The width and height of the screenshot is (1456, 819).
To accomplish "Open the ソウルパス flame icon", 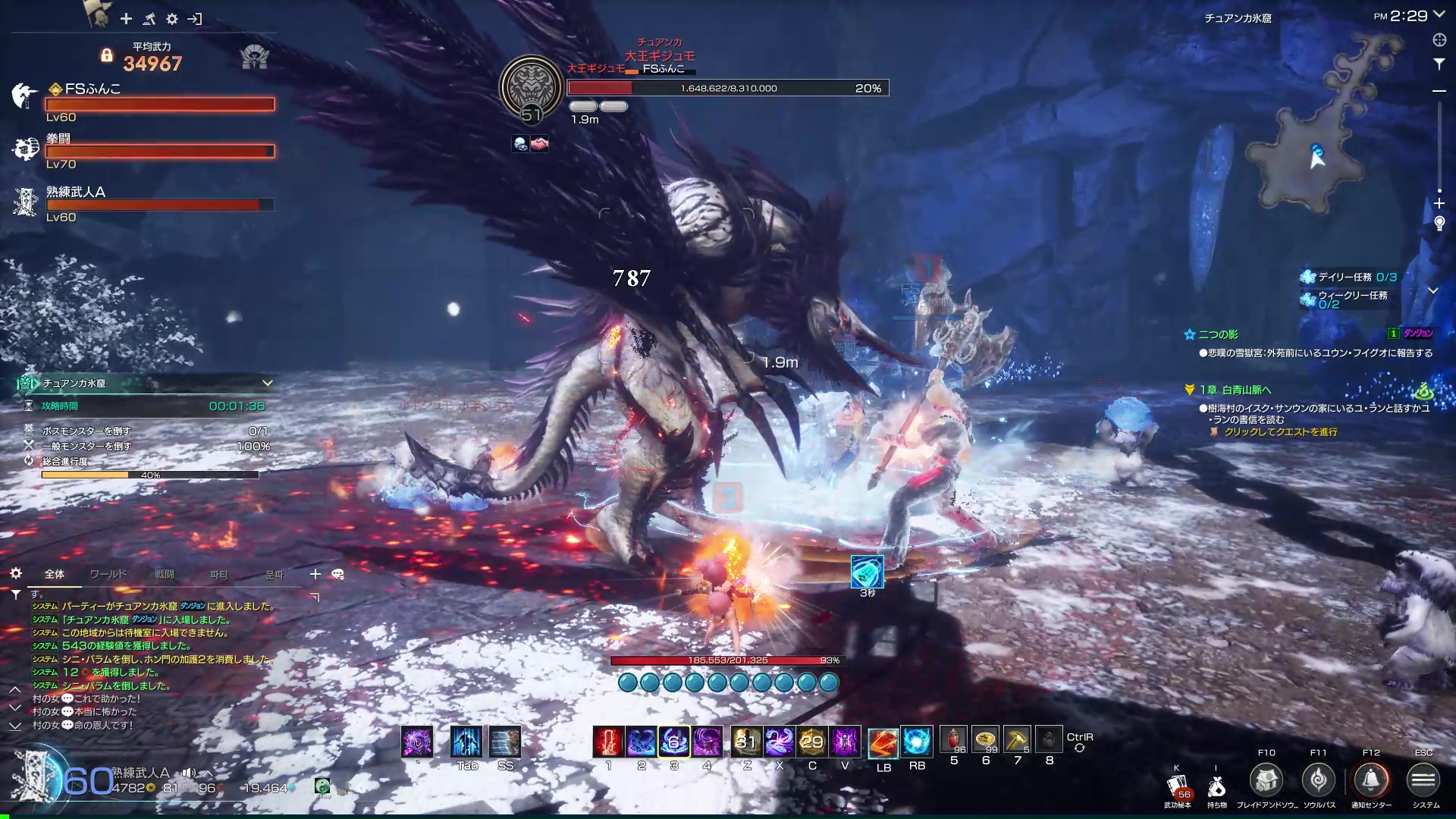I will tap(1319, 780).
